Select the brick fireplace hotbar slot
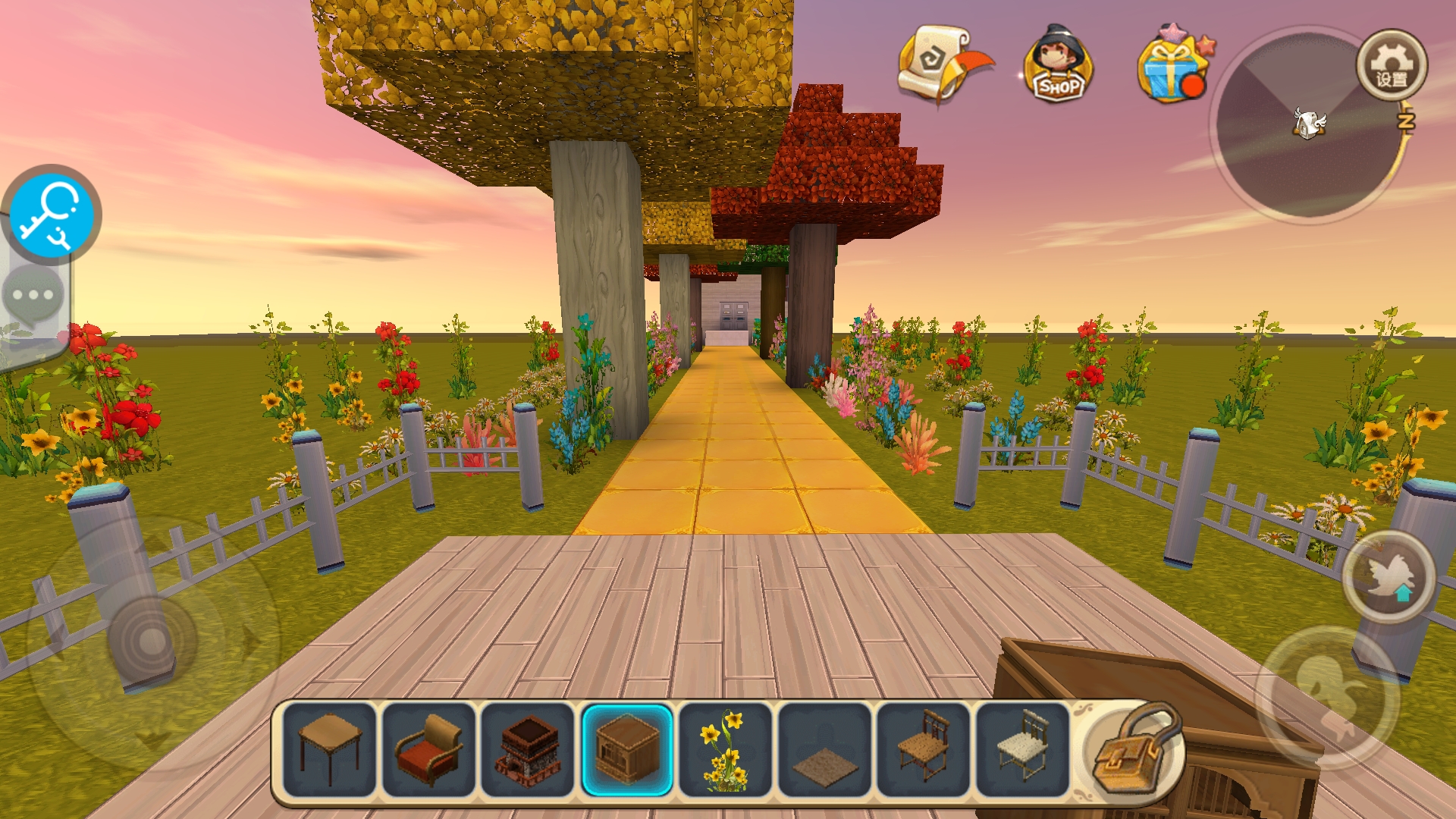 pos(528,749)
